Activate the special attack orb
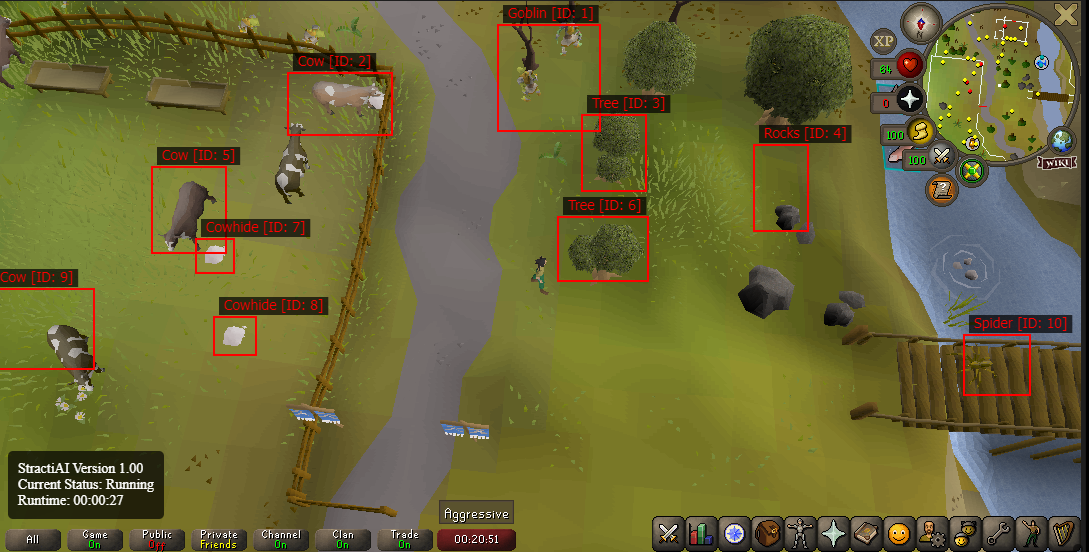Screen dimensions: 1089x552 941,157
